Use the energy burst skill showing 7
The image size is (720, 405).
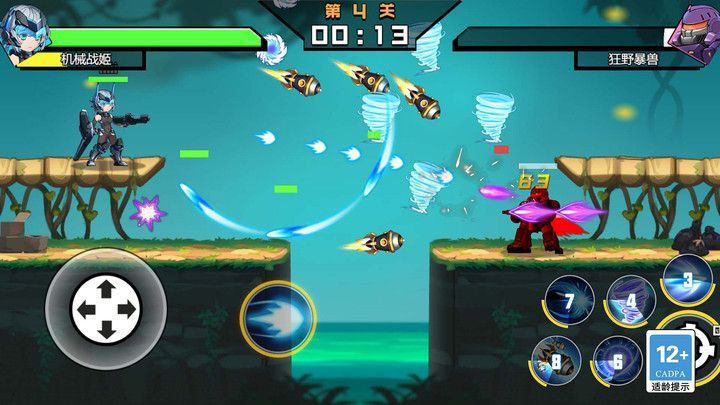click(x=568, y=299)
